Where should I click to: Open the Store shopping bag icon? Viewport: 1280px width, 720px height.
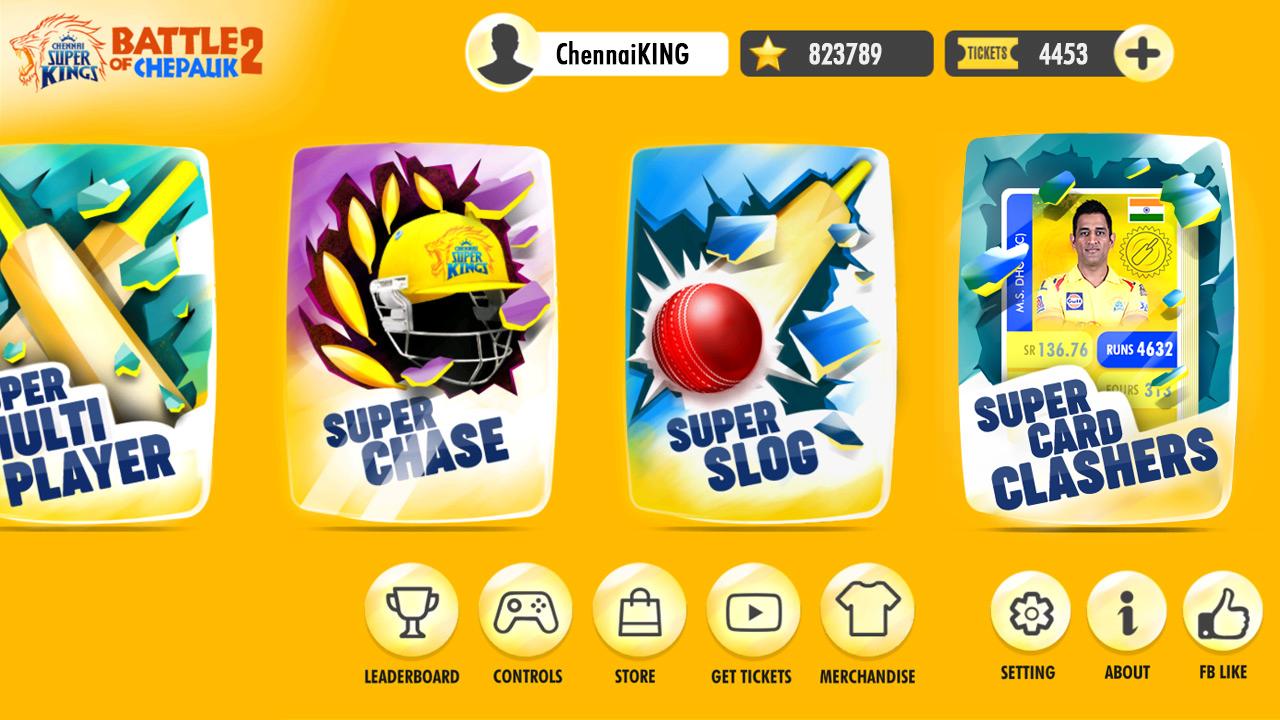pos(640,610)
